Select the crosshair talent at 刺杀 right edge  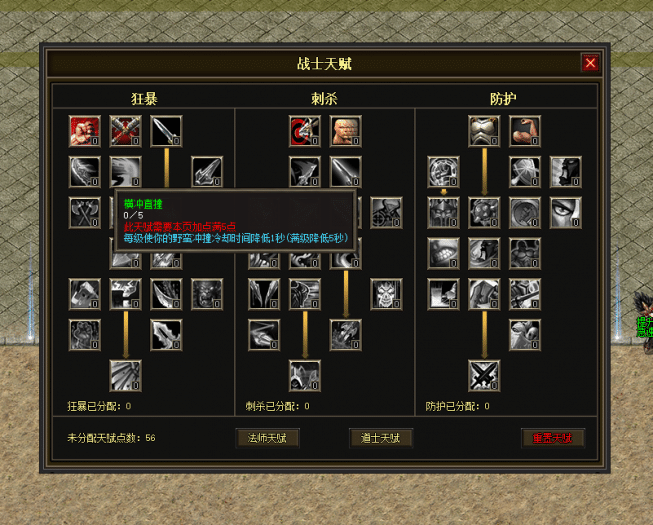point(386,212)
